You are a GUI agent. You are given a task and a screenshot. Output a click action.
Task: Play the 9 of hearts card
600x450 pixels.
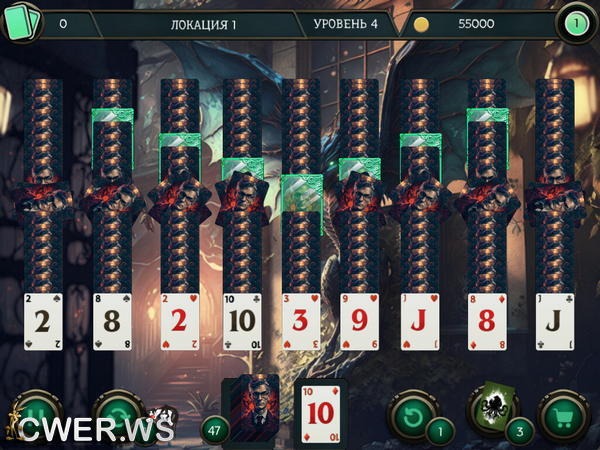pyautogui.click(x=359, y=322)
